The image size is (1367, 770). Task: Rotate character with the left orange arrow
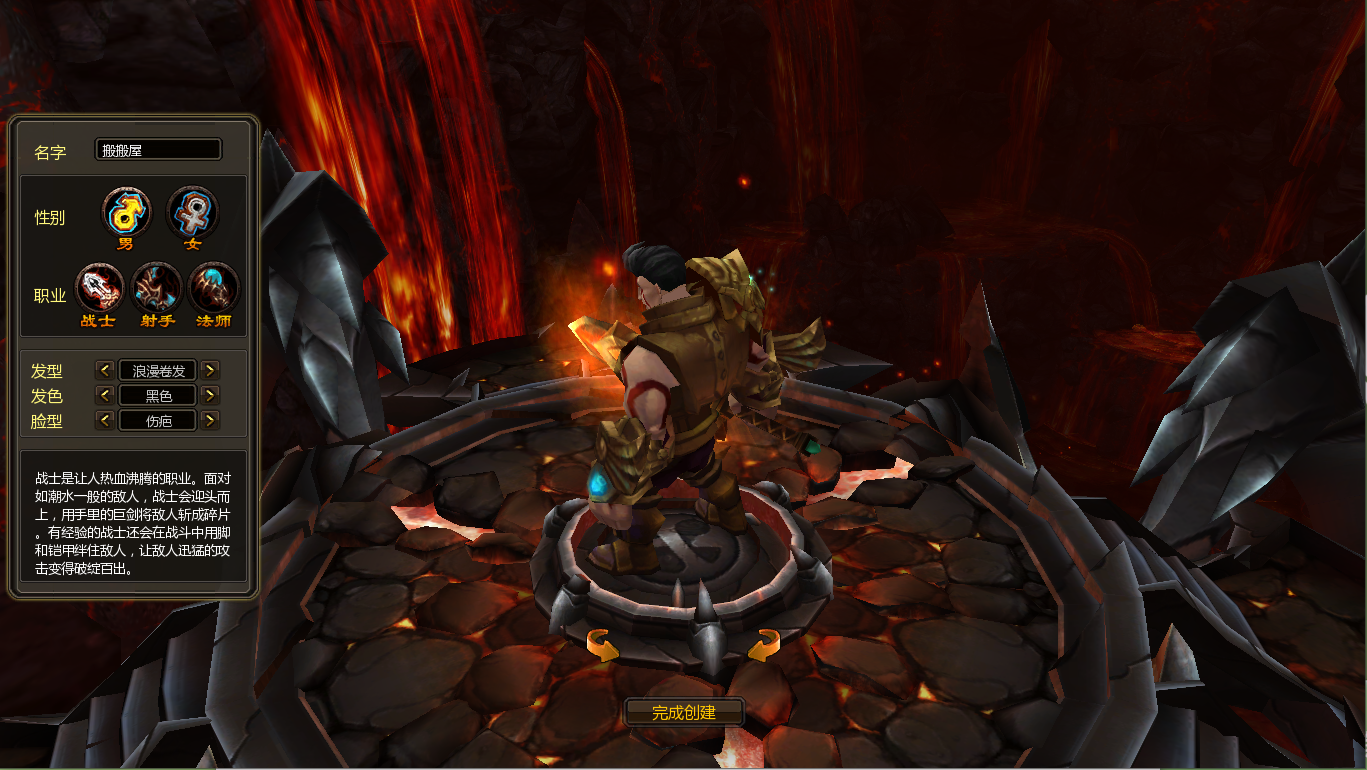pyautogui.click(x=602, y=645)
